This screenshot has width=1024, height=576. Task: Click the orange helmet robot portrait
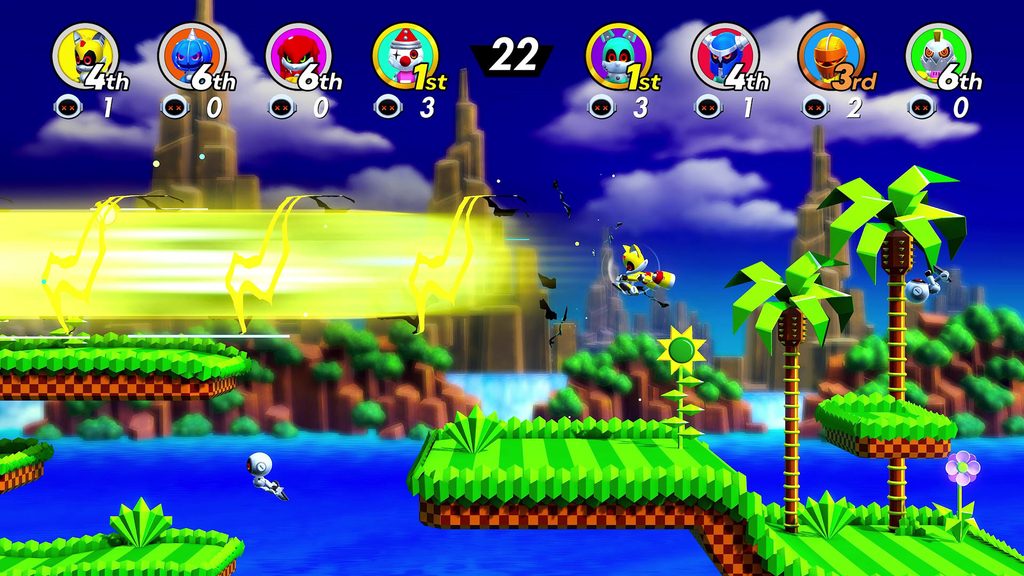[831, 55]
